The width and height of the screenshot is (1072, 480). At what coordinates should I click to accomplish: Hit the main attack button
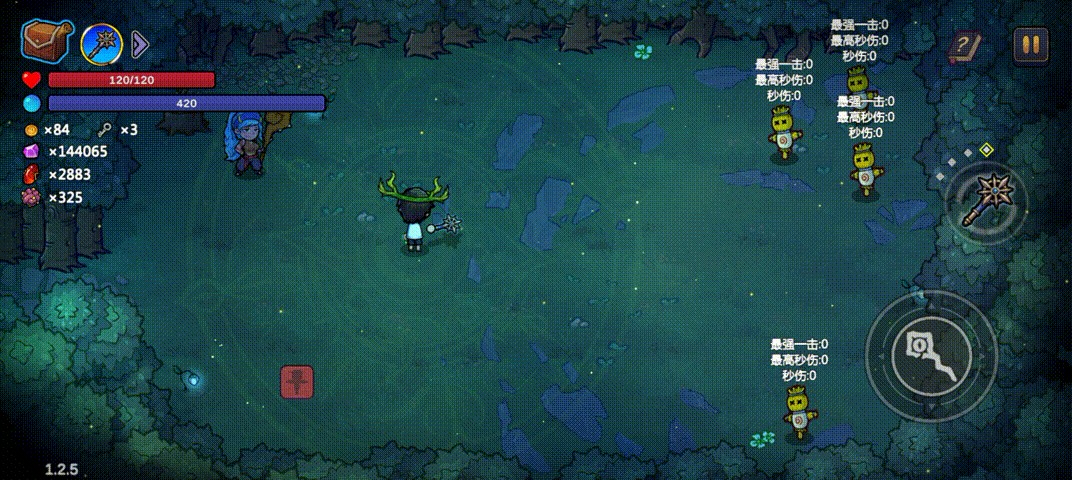[931, 355]
